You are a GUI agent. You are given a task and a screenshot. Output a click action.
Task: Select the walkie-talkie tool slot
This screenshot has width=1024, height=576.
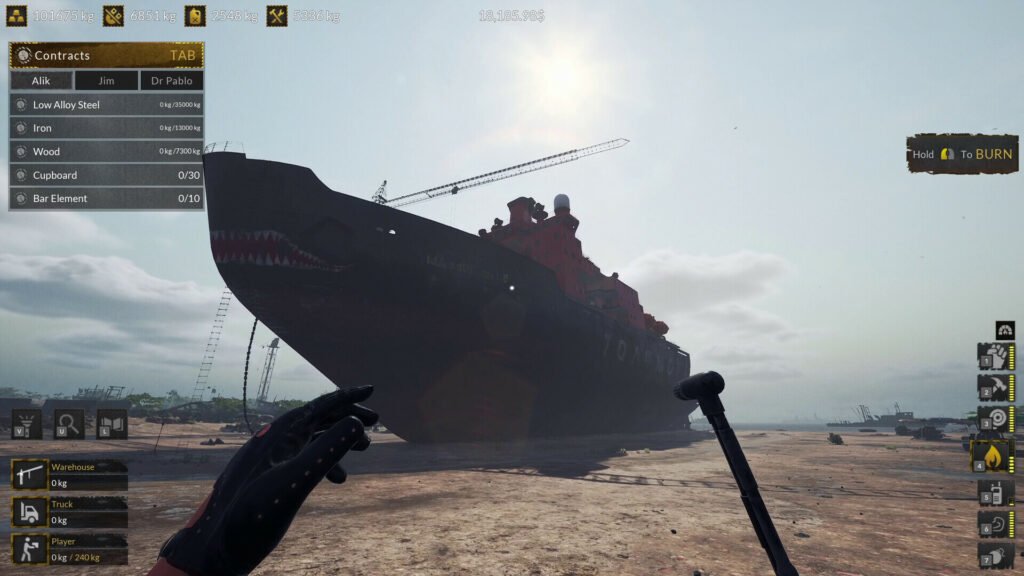click(x=995, y=492)
